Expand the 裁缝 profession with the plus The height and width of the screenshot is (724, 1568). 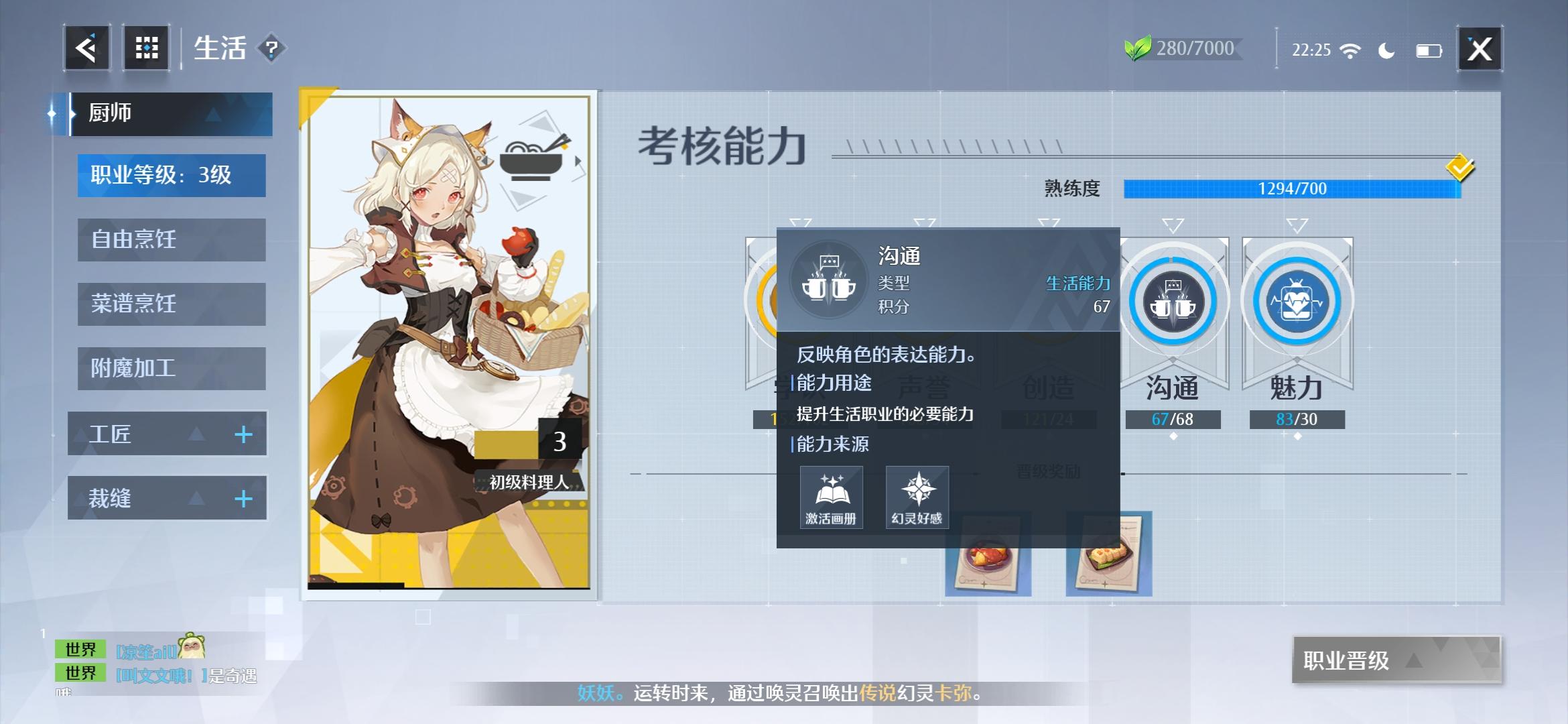tap(243, 497)
